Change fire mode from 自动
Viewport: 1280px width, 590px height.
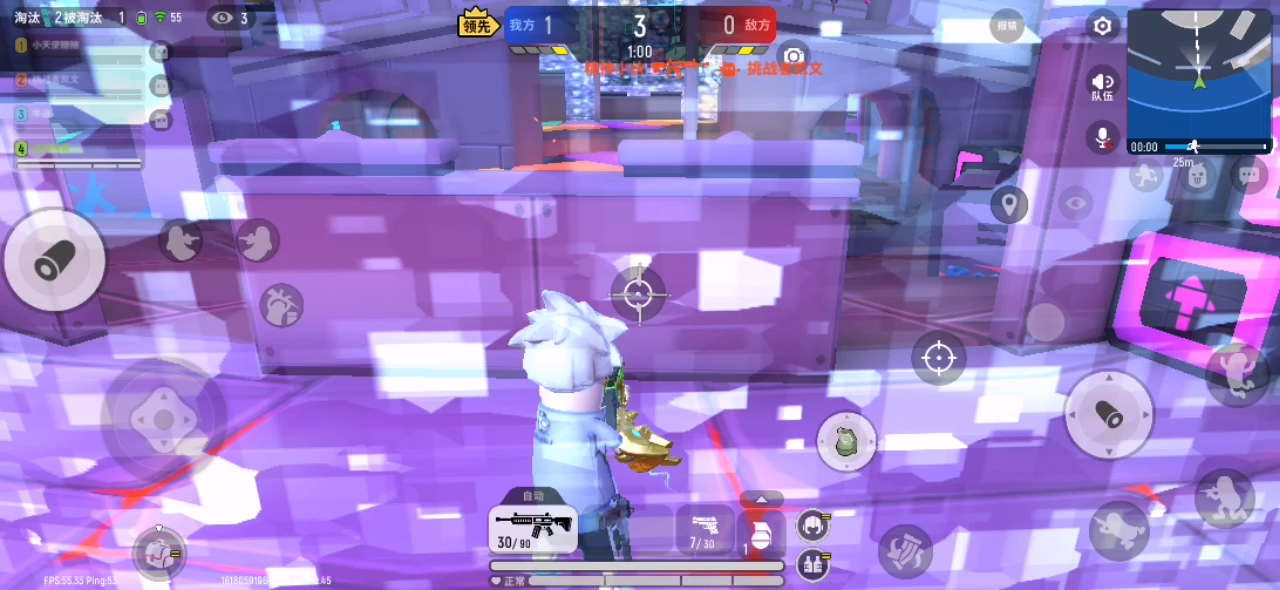(533, 496)
